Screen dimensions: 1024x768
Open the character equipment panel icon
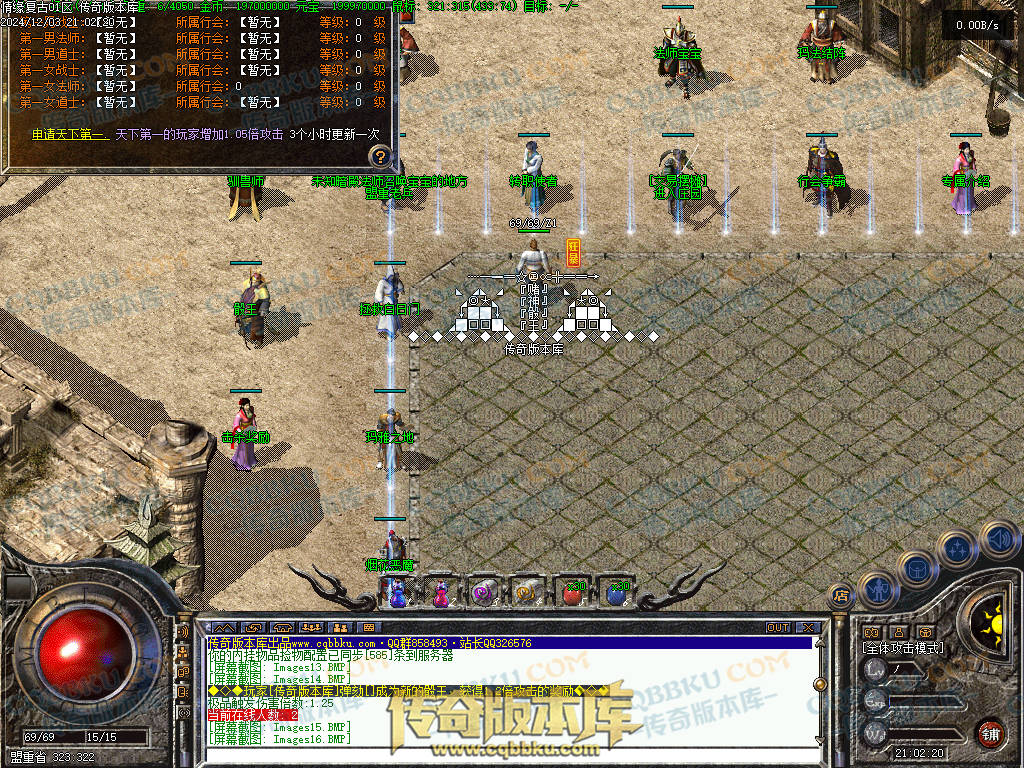tap(876, 590)
